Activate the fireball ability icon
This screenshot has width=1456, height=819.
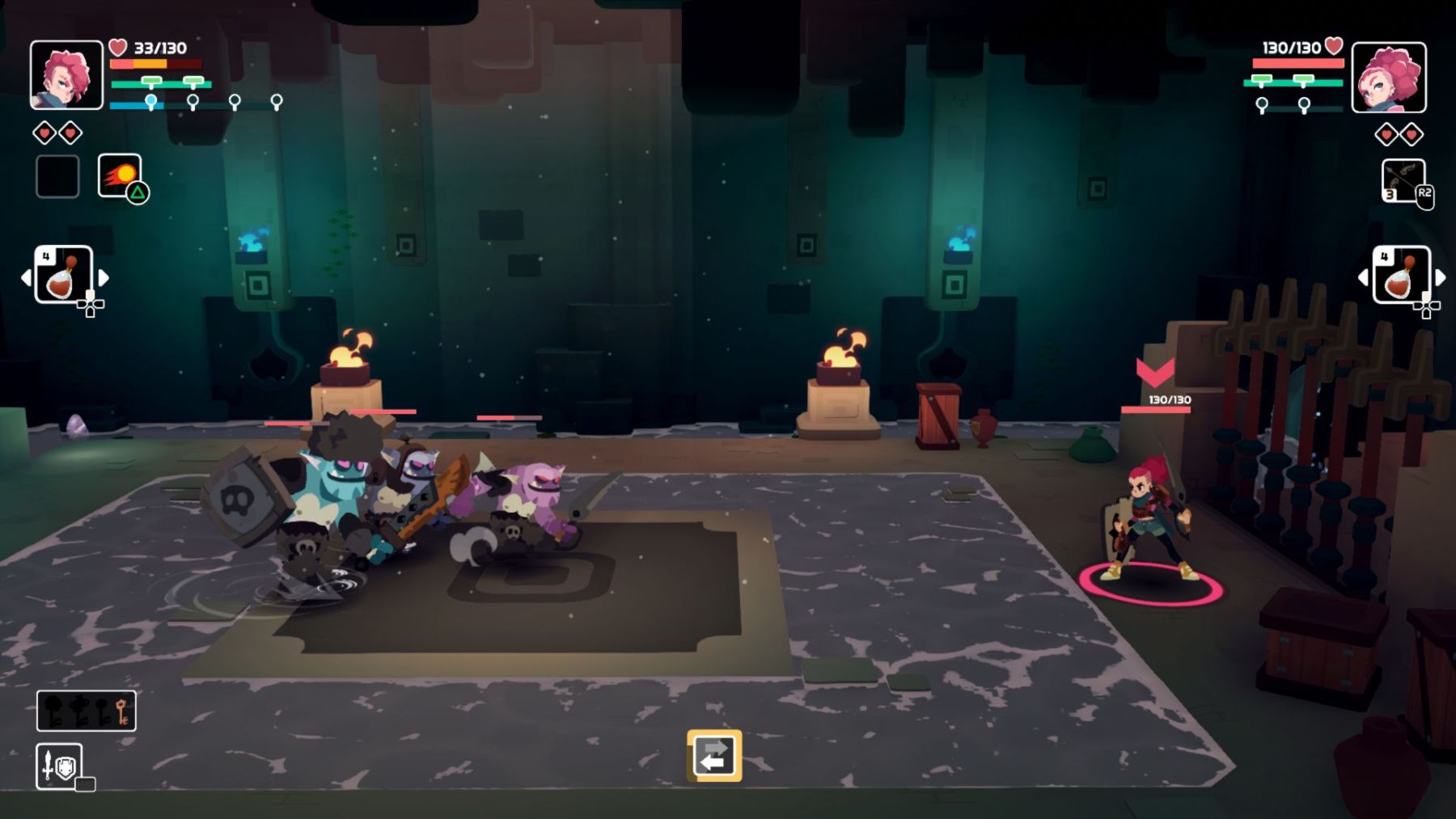click(x=120, y=175)
